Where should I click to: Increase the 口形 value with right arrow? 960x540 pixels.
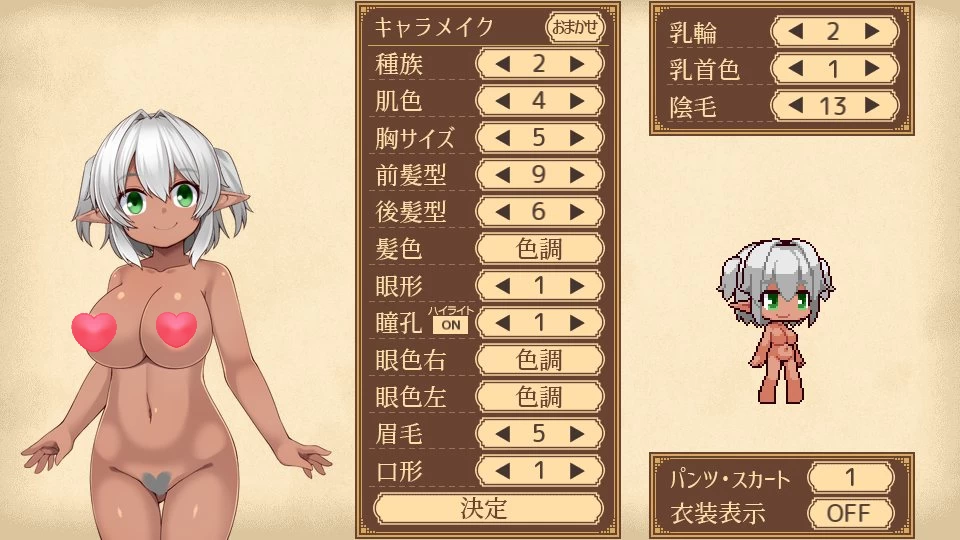click(577, 470)
